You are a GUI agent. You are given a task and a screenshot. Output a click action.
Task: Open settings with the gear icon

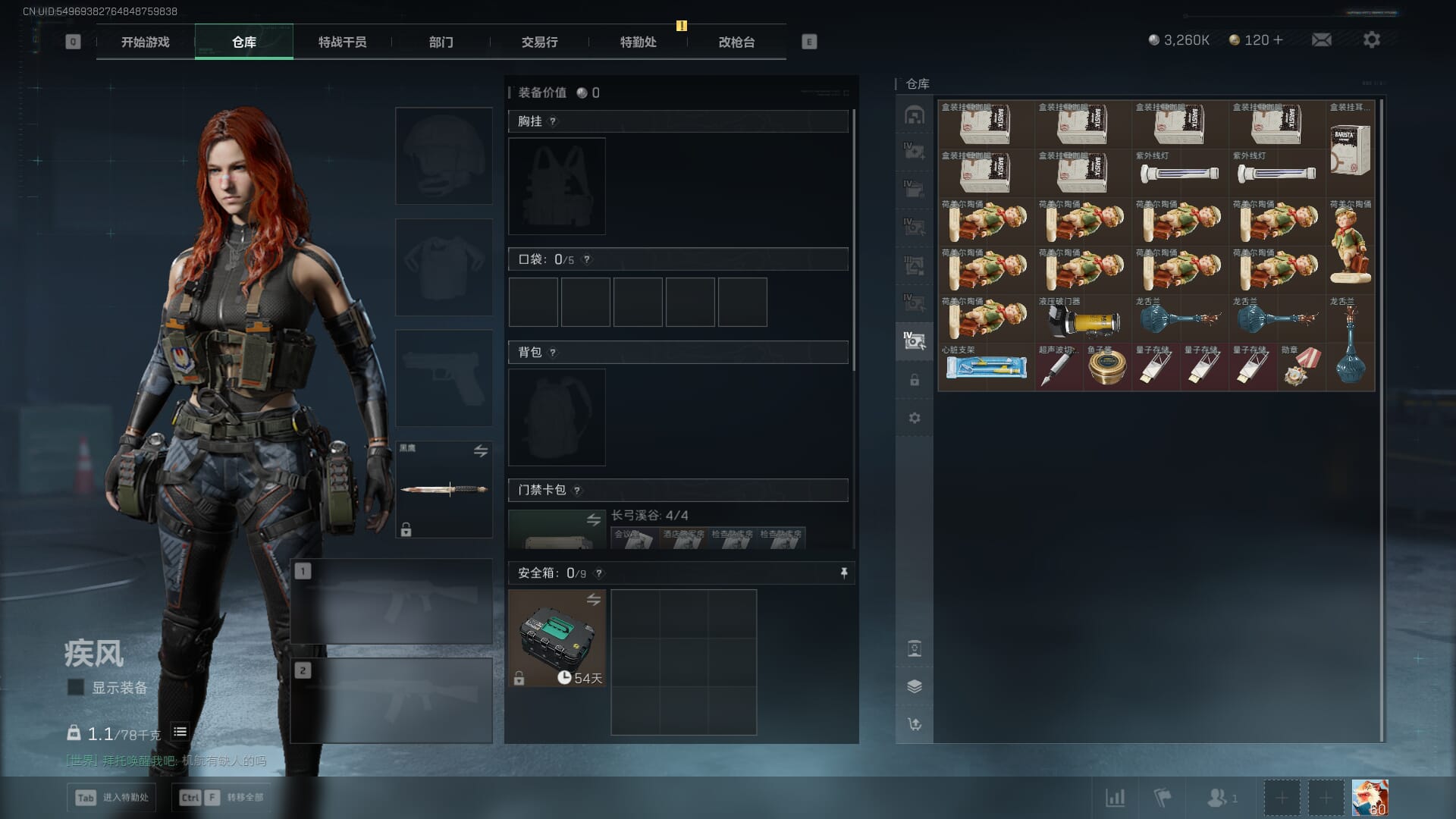tap(1372, 39)
